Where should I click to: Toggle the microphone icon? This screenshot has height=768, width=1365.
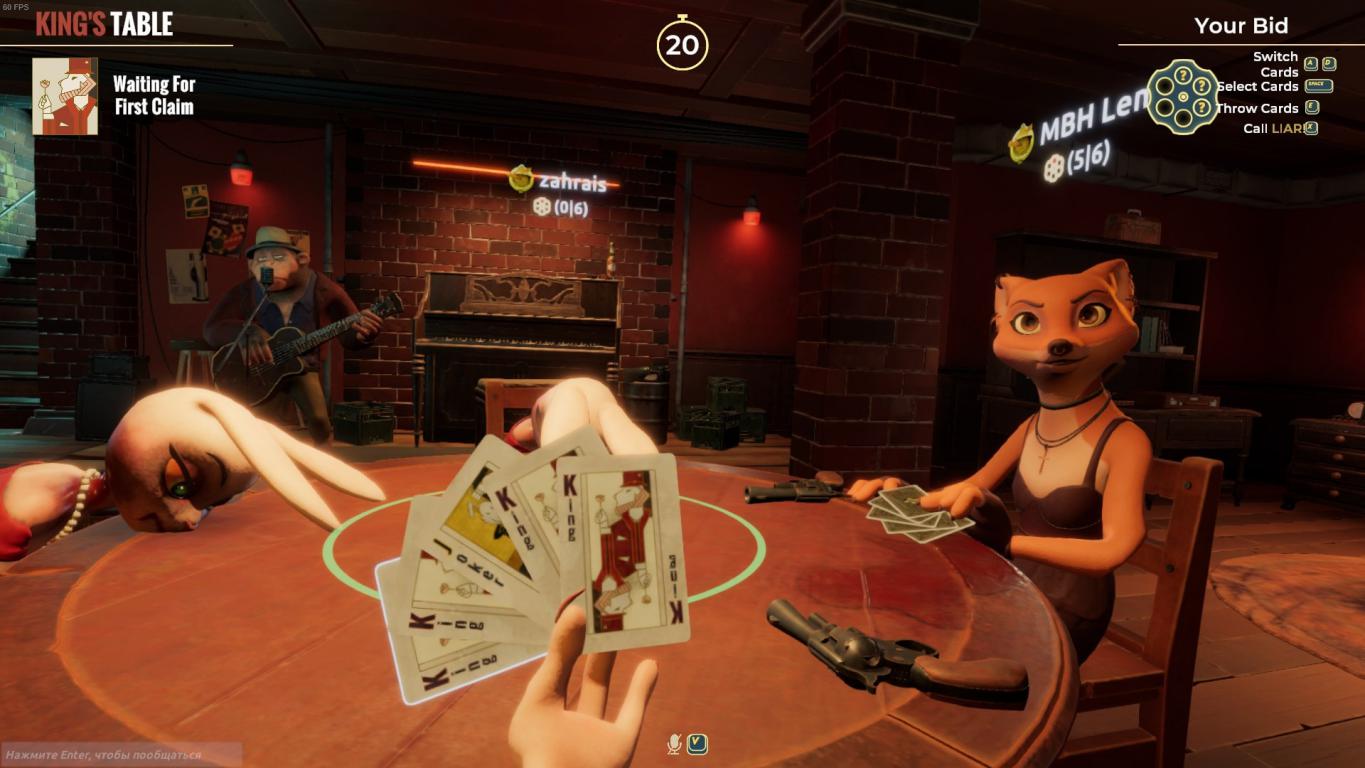[675, 744]
